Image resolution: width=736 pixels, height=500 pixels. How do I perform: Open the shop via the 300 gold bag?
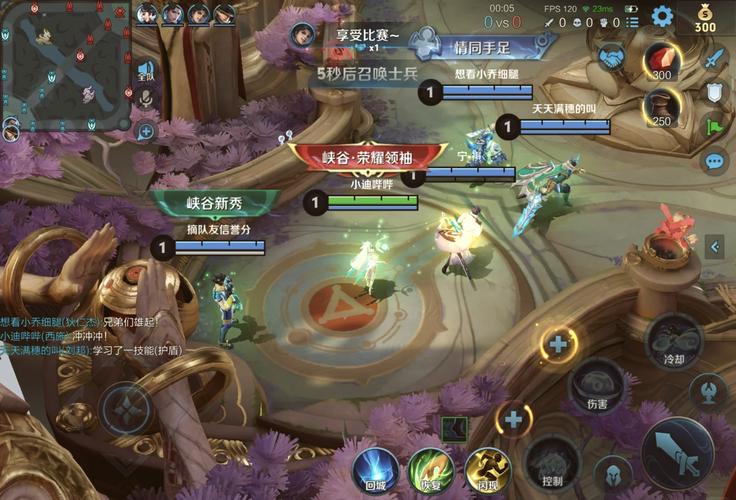click(x=705, y=17)
